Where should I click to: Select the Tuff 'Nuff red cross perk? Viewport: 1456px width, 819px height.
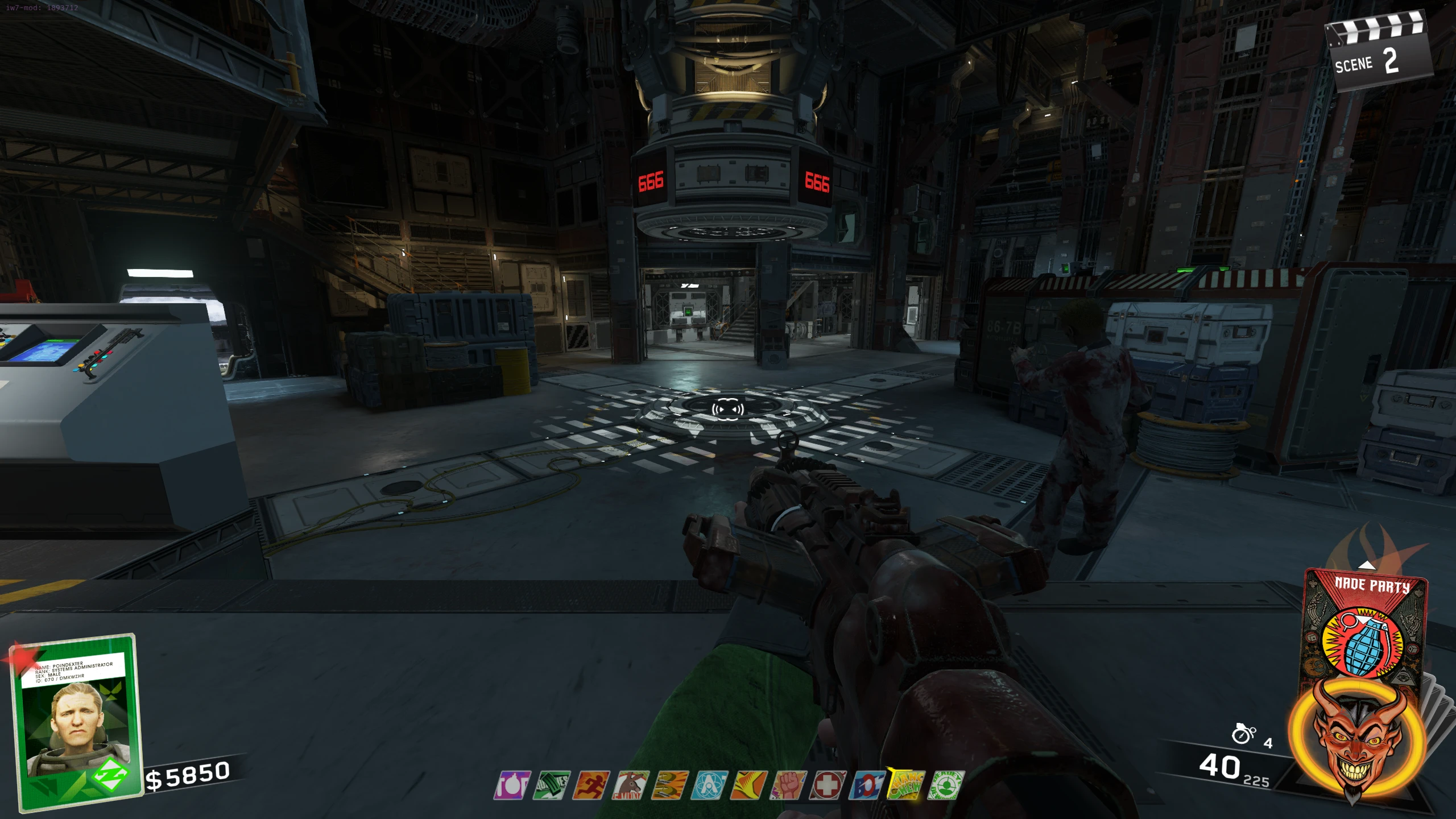(828, 785)
